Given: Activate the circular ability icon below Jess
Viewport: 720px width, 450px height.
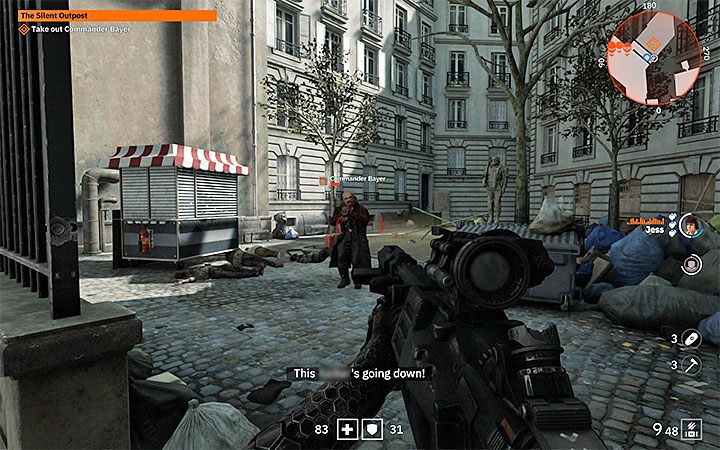Looking at the screenshot, I should (x=691, y=265).
